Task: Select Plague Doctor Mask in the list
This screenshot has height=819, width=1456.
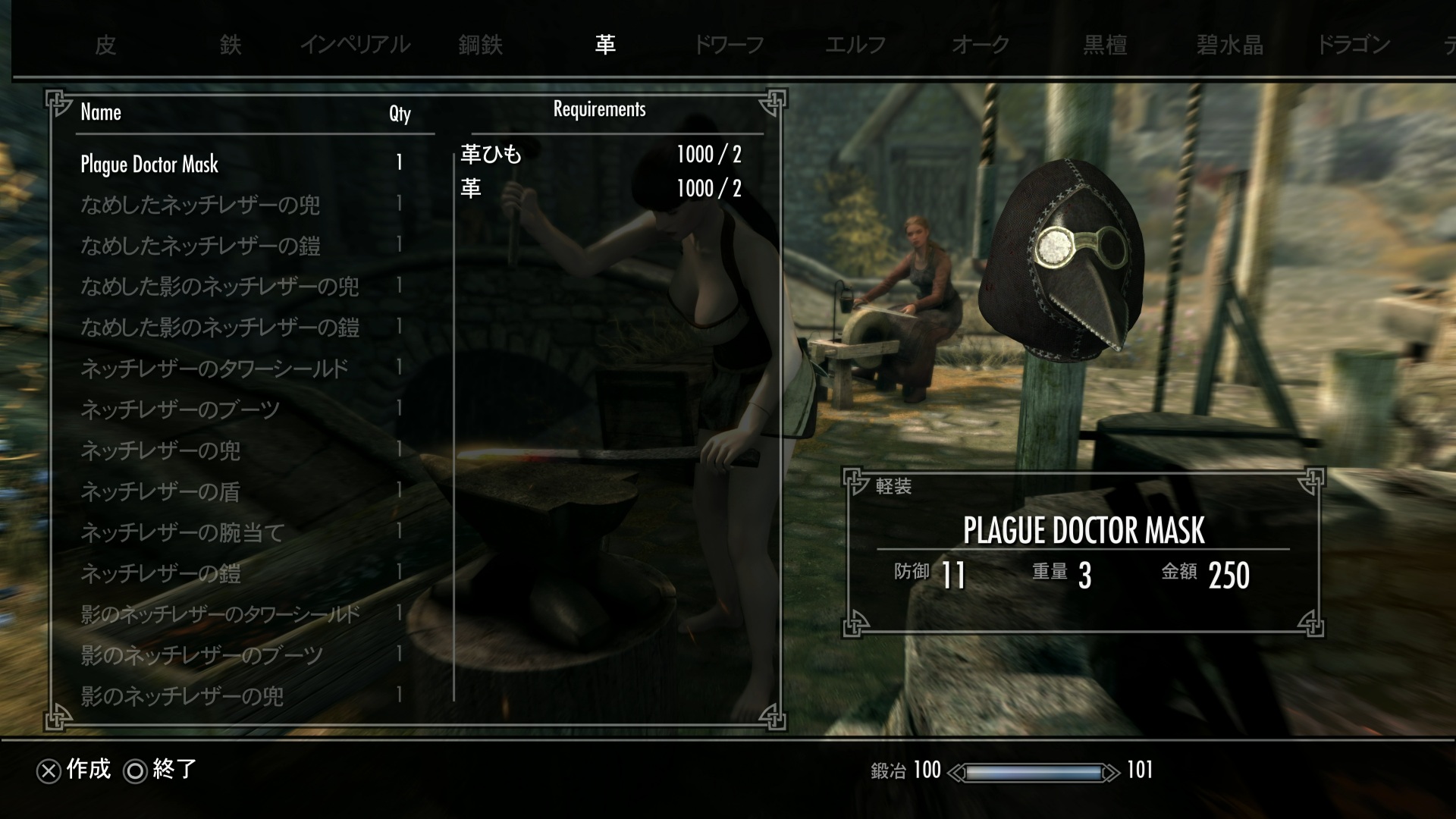Action: [149, 164]
